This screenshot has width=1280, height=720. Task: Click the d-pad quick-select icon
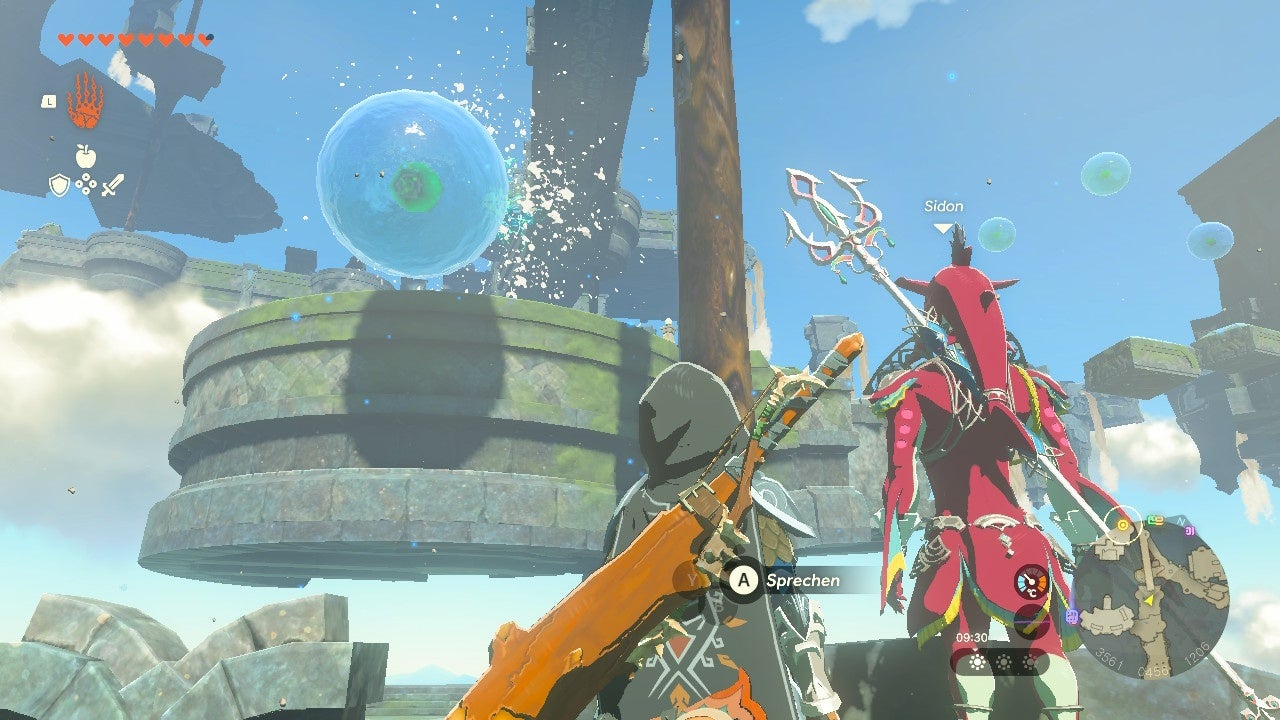(86, 183)
